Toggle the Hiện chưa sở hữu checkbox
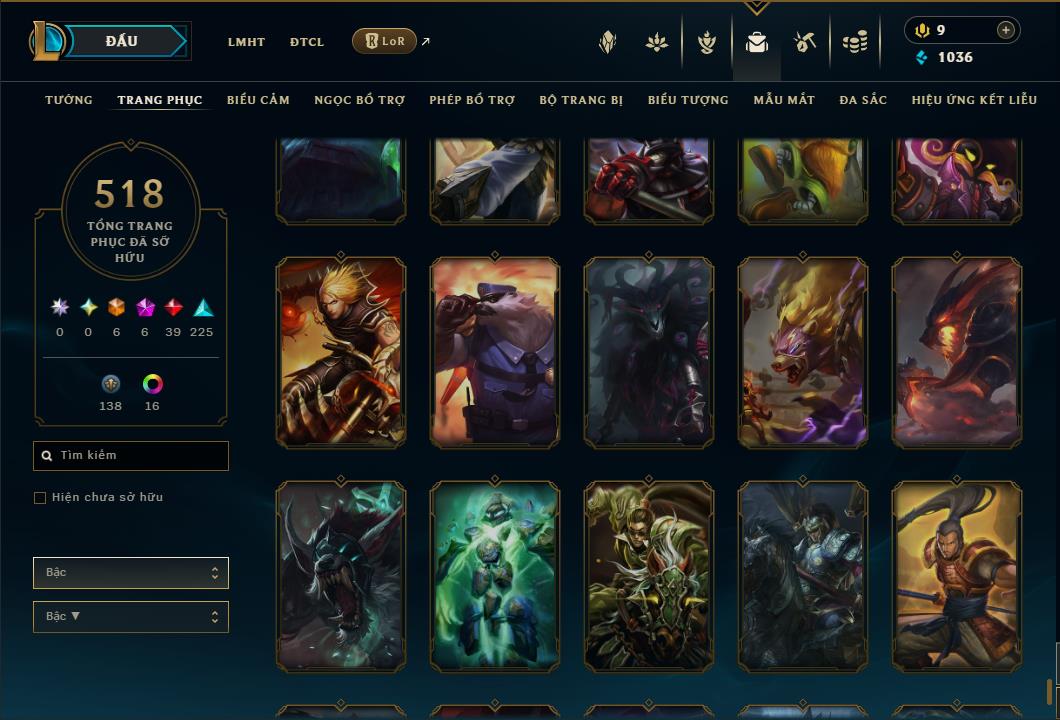The image size is (1060, 720). pos(40,498)
